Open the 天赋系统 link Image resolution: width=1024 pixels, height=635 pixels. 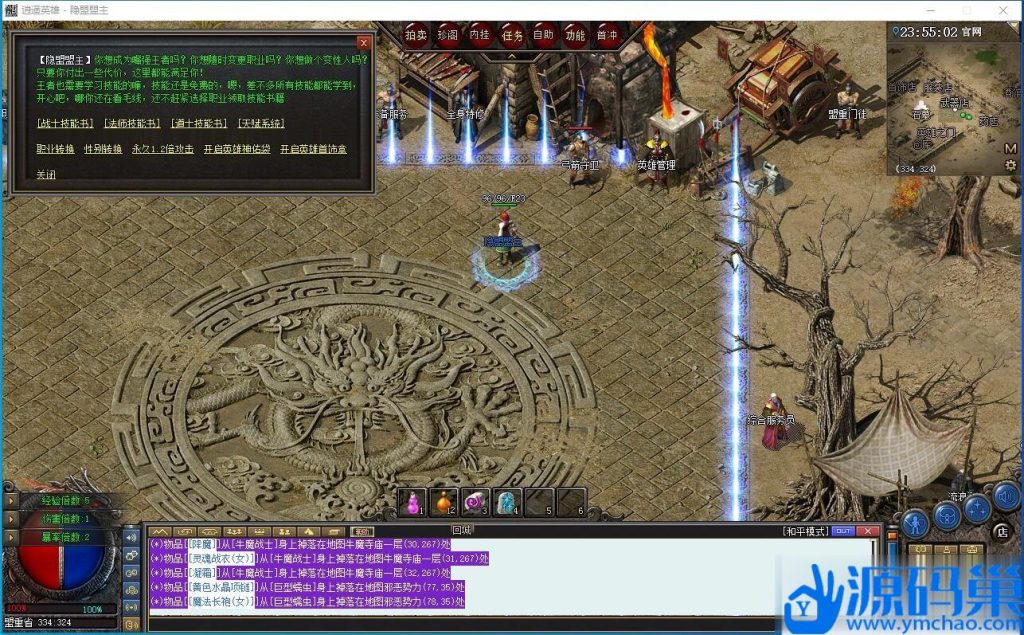pyautogui.click(x=260, y=124)
